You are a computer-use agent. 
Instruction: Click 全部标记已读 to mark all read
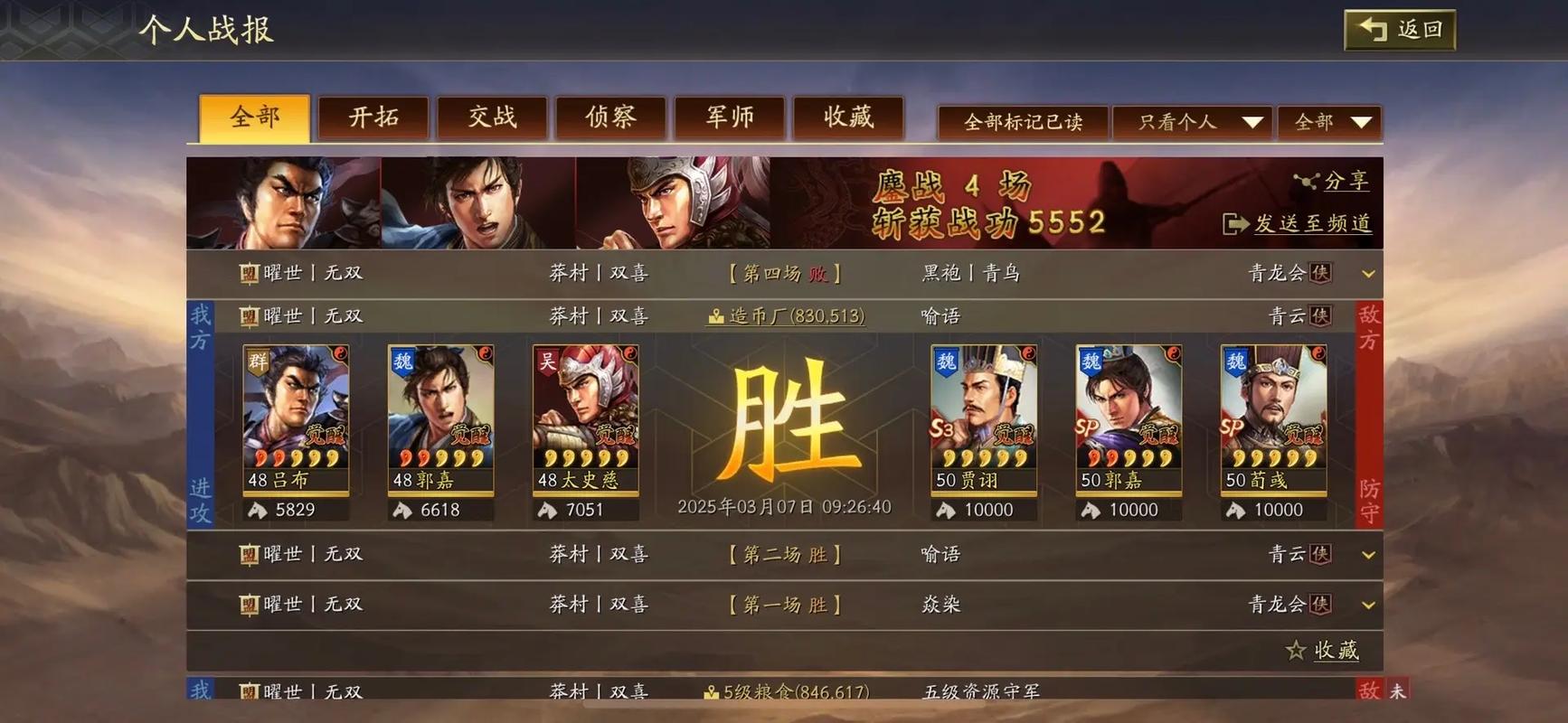(1023, 121)
